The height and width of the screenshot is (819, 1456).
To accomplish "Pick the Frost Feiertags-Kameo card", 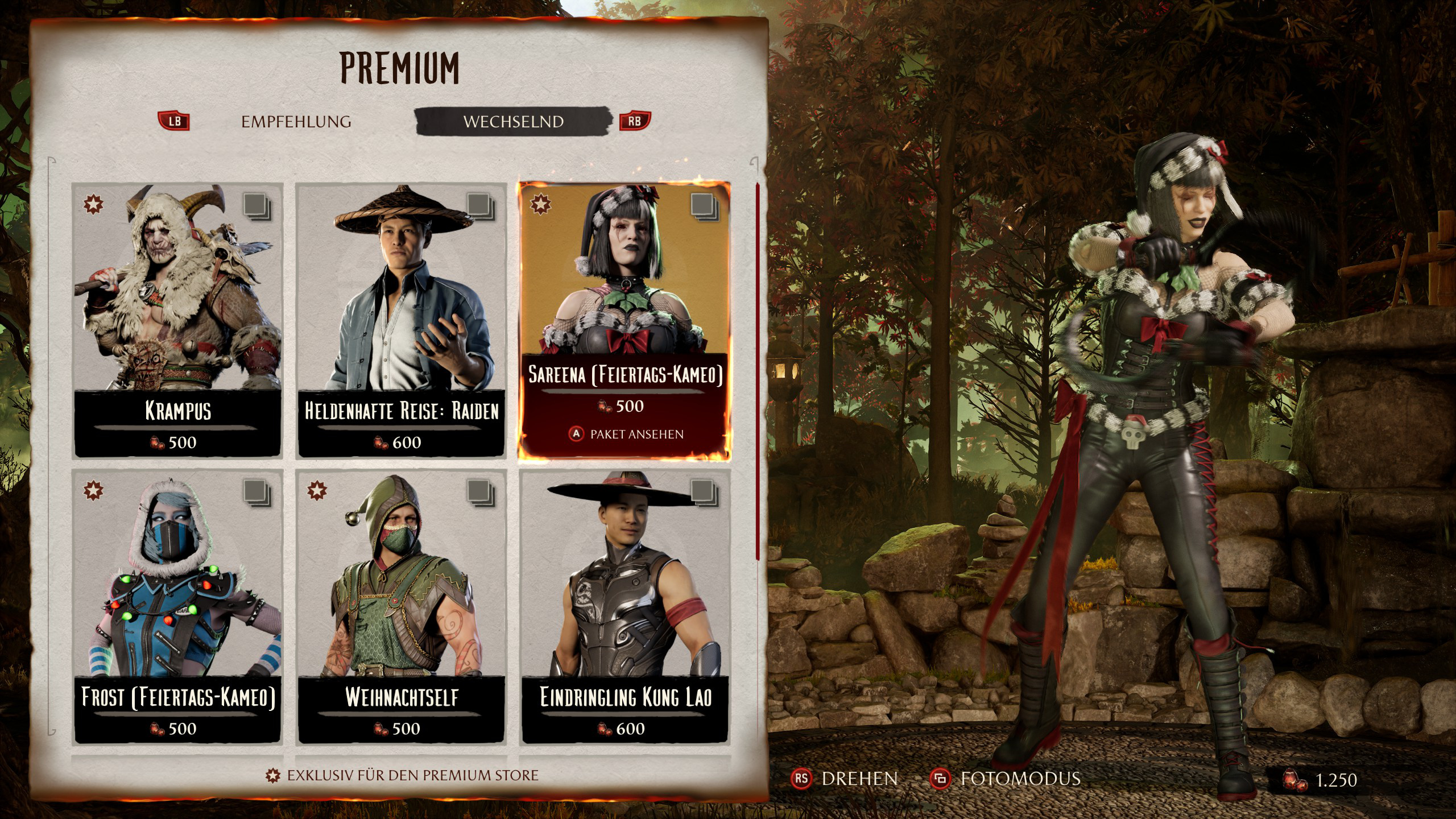I will (177, 606).
